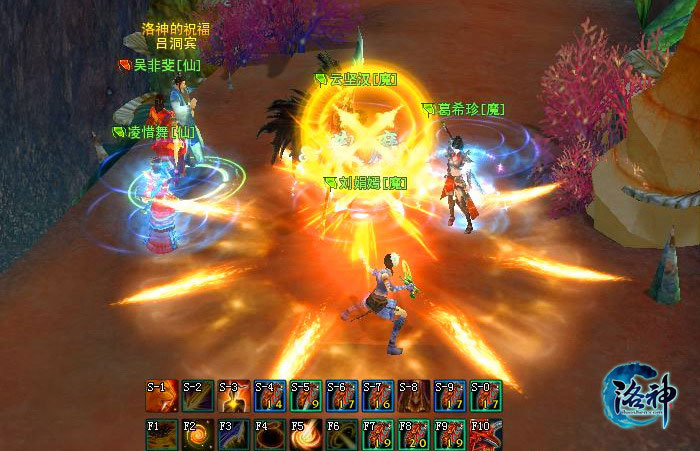
Task: Click the S-4 slot with count 14
Action: [269, 396]
